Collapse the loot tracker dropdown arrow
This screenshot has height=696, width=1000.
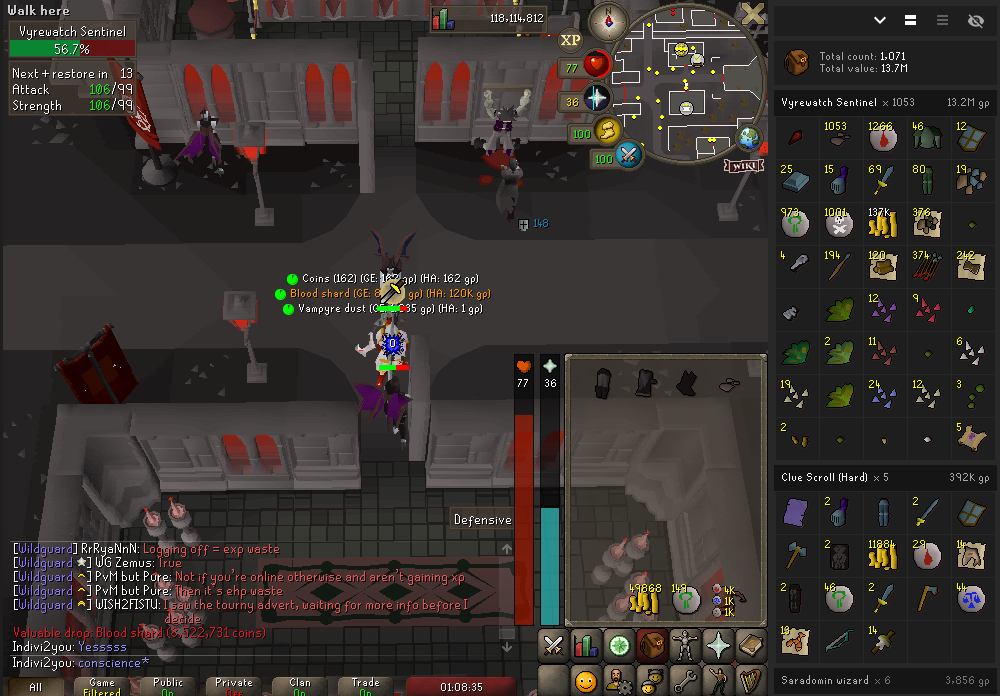tap(880, 20)
